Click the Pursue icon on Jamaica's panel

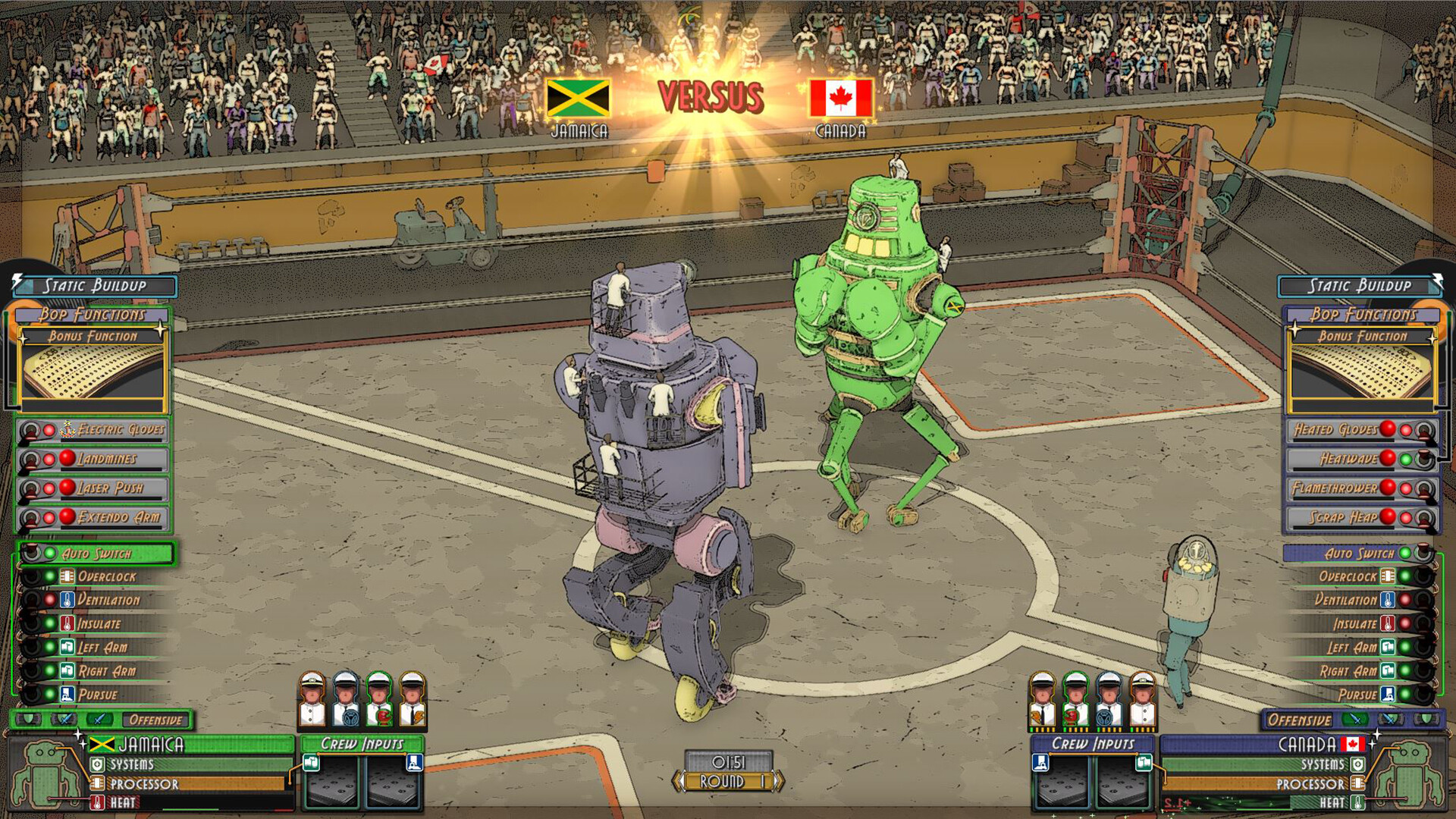(66, 693)
